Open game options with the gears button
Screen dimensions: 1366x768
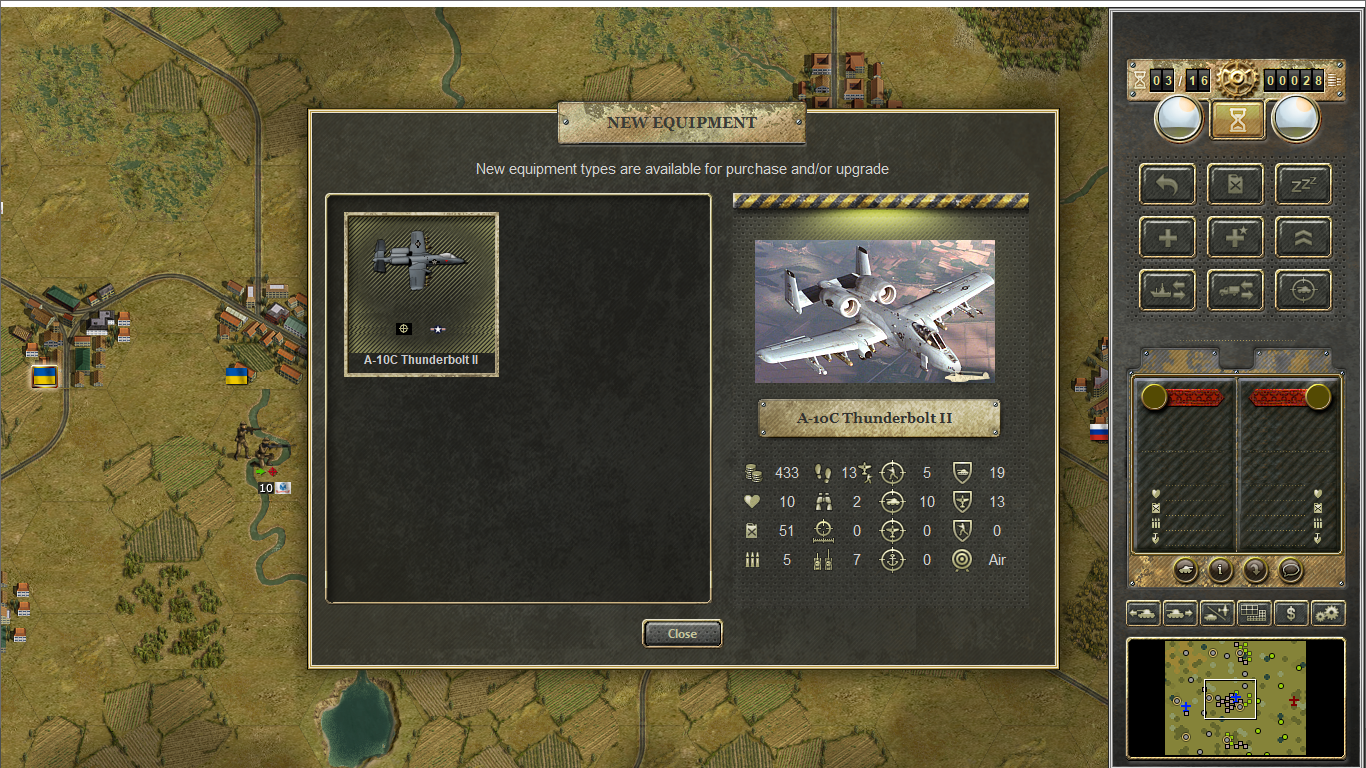(1328, 613)
